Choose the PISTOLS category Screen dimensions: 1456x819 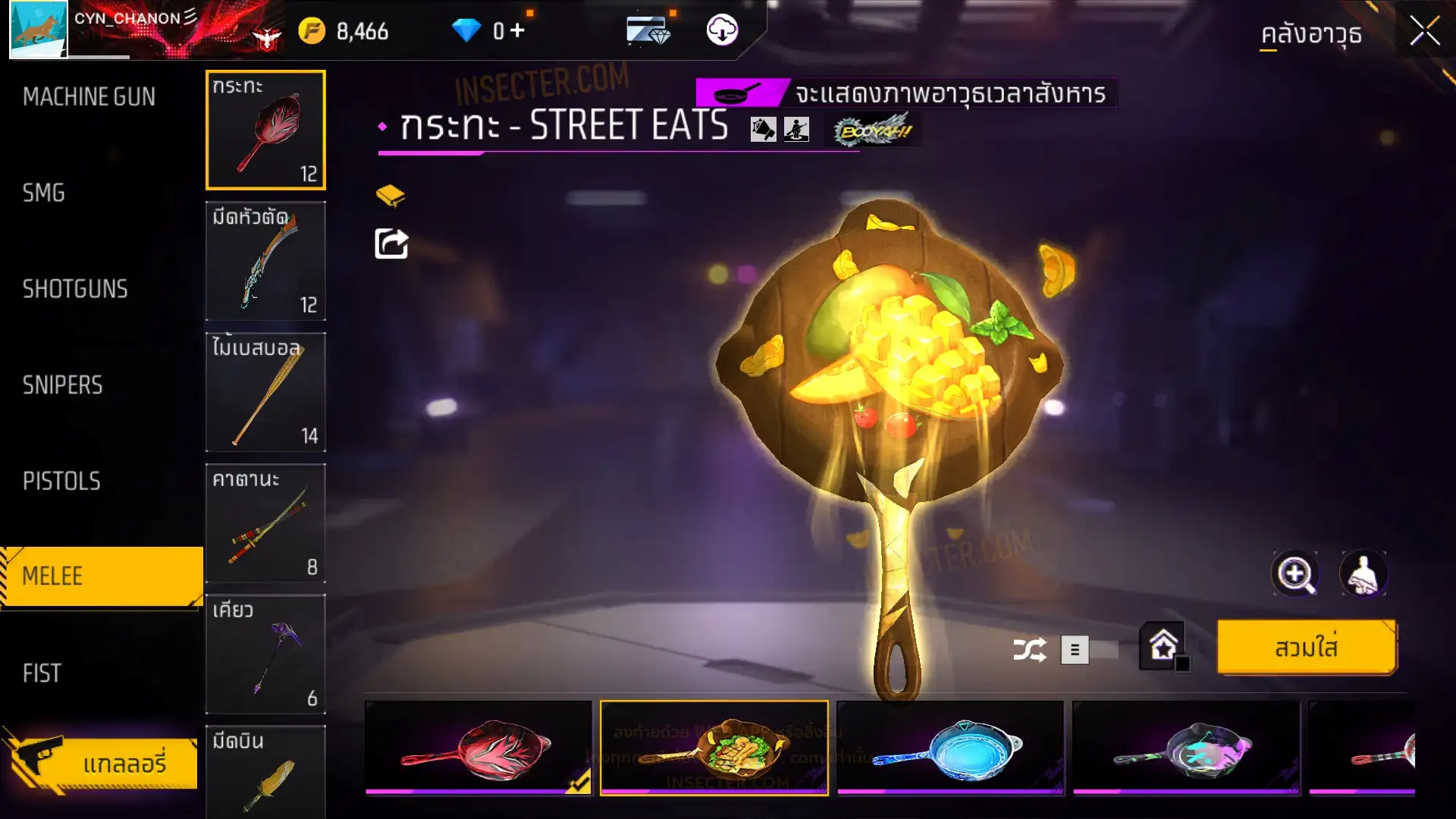click(61, 482)
